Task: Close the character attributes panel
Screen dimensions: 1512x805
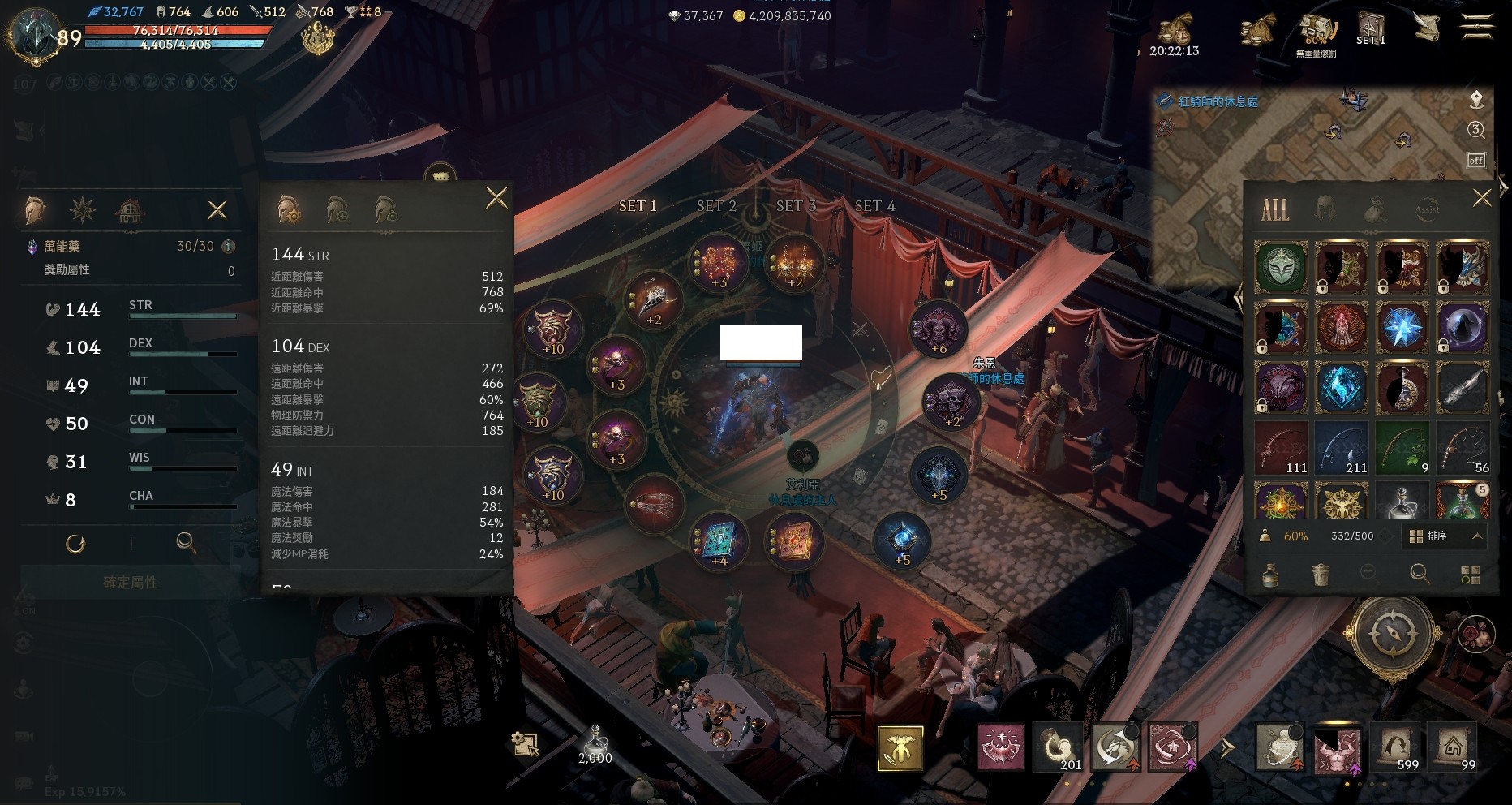Action: [217, 211]
